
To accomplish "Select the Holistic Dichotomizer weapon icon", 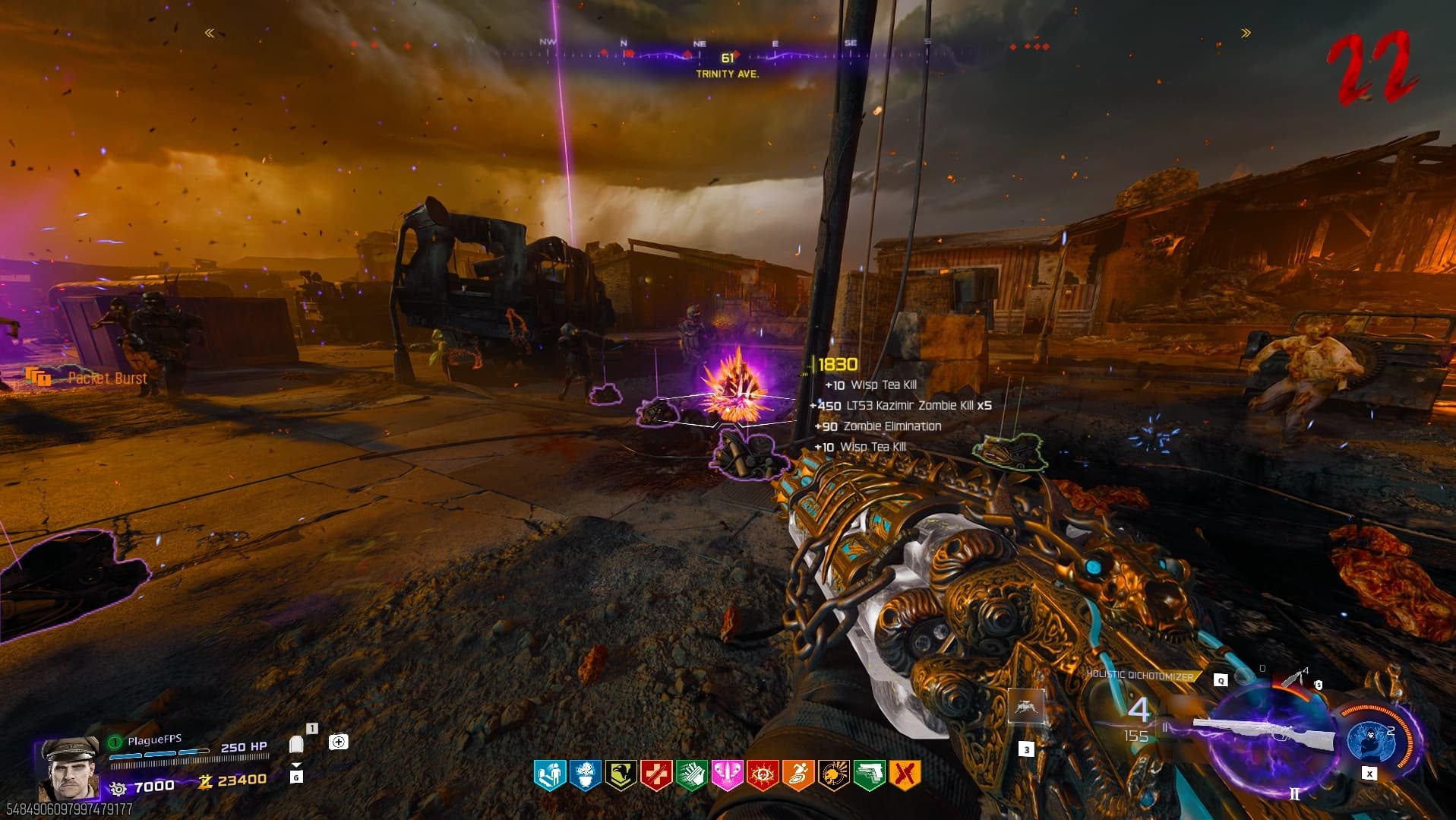I will coord(1265,733).
